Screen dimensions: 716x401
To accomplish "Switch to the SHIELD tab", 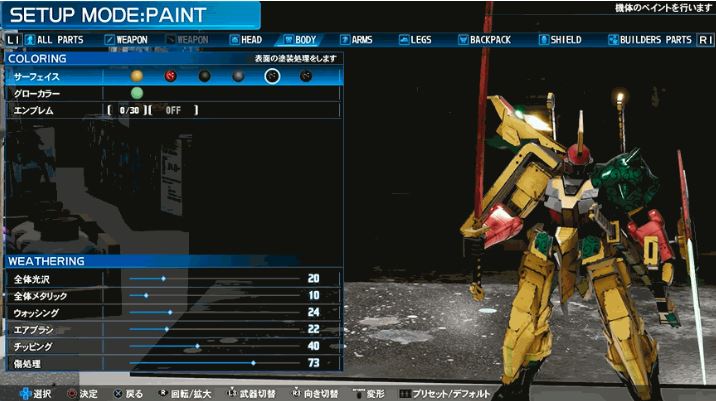I will pyautogui.click(x=558, y=40).
